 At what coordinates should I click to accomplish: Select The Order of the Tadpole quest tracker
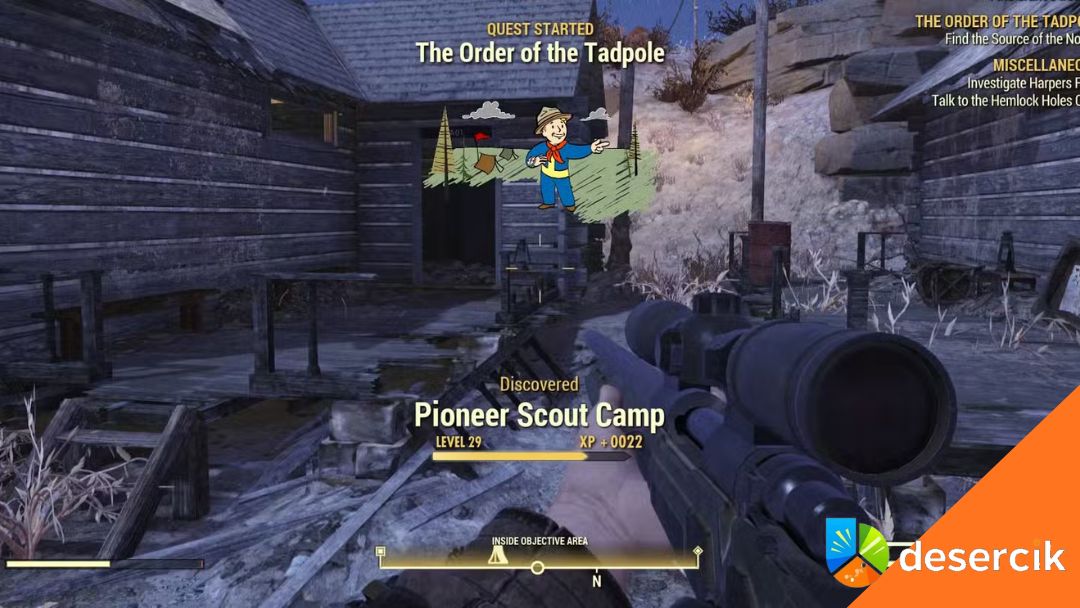tap(998, 21)
